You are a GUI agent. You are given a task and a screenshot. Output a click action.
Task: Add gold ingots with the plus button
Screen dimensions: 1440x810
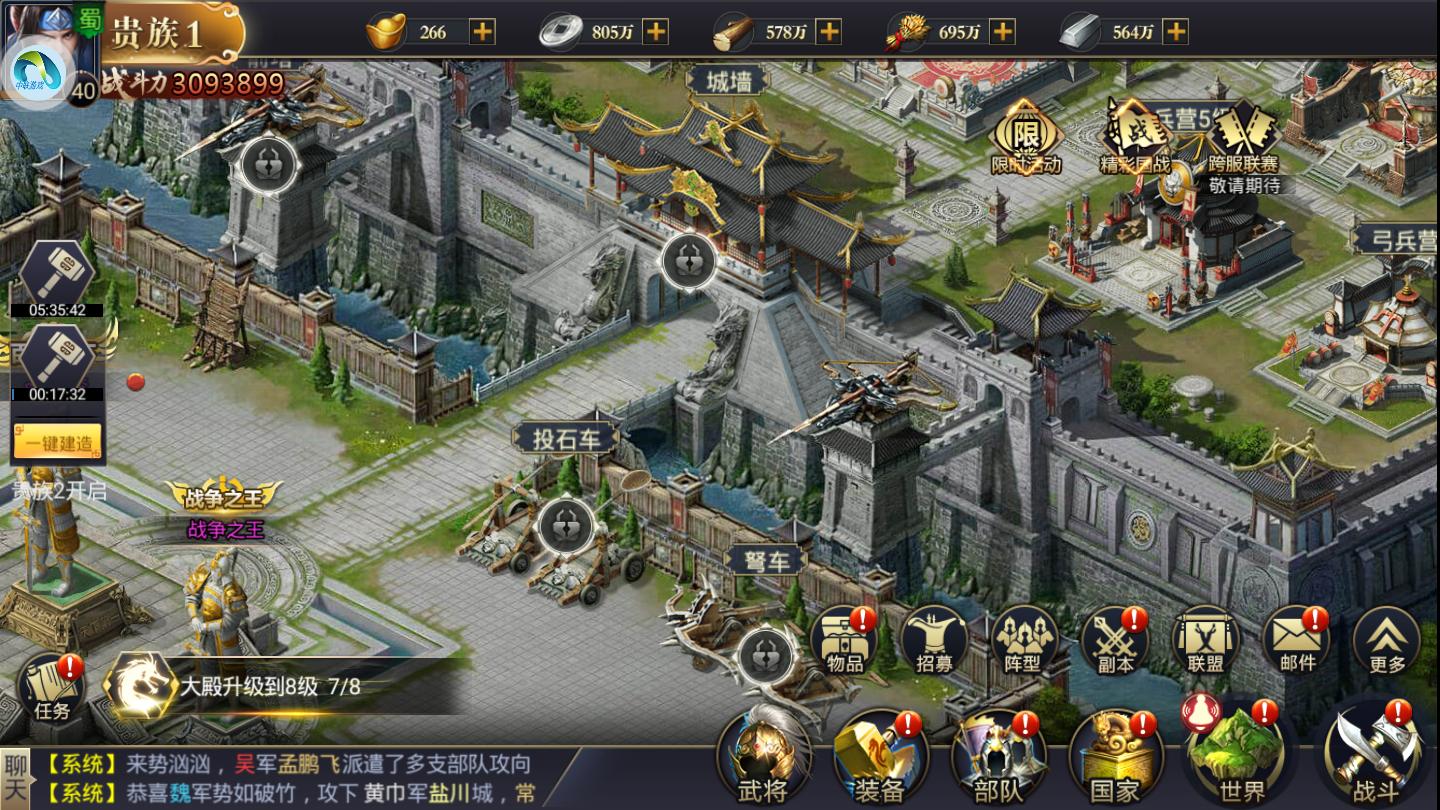483,31
